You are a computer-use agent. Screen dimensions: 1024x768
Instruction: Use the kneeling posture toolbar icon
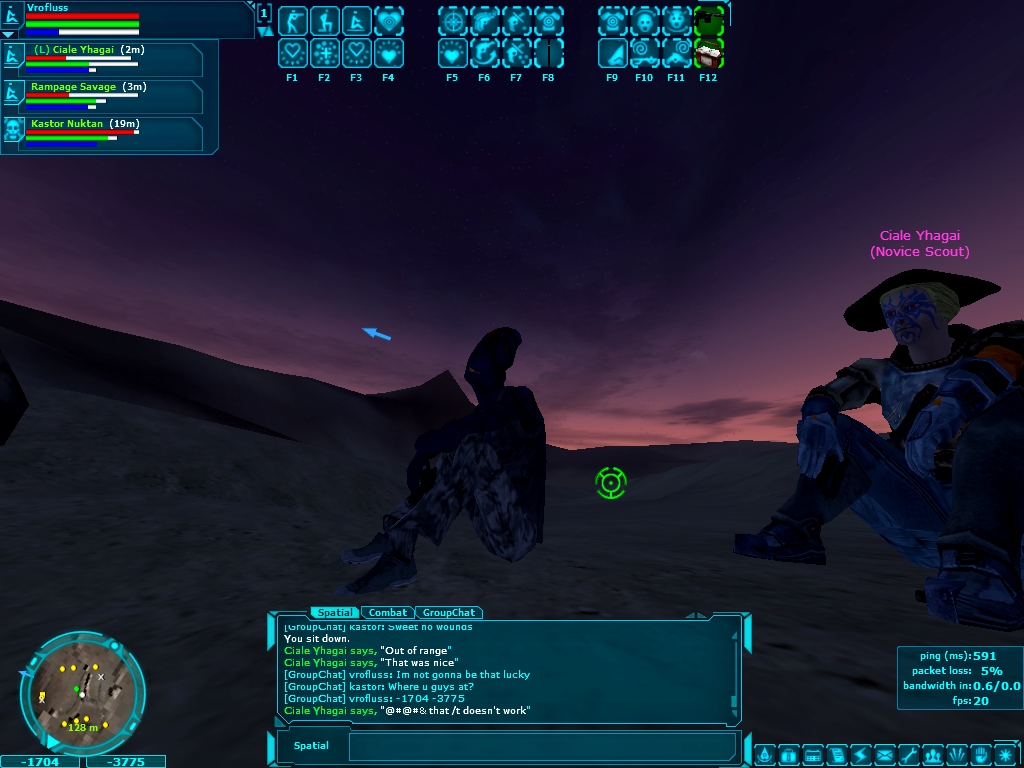click(324, 20)
